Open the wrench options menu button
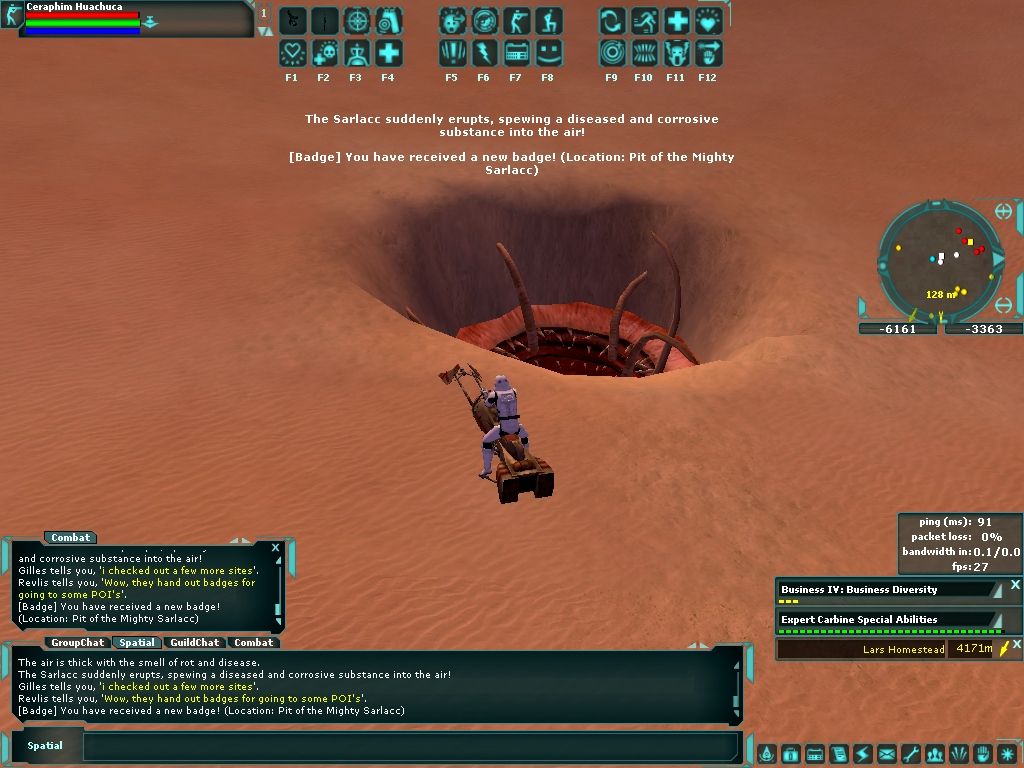This screenshot has width=1024, height=768. [911, 754]
